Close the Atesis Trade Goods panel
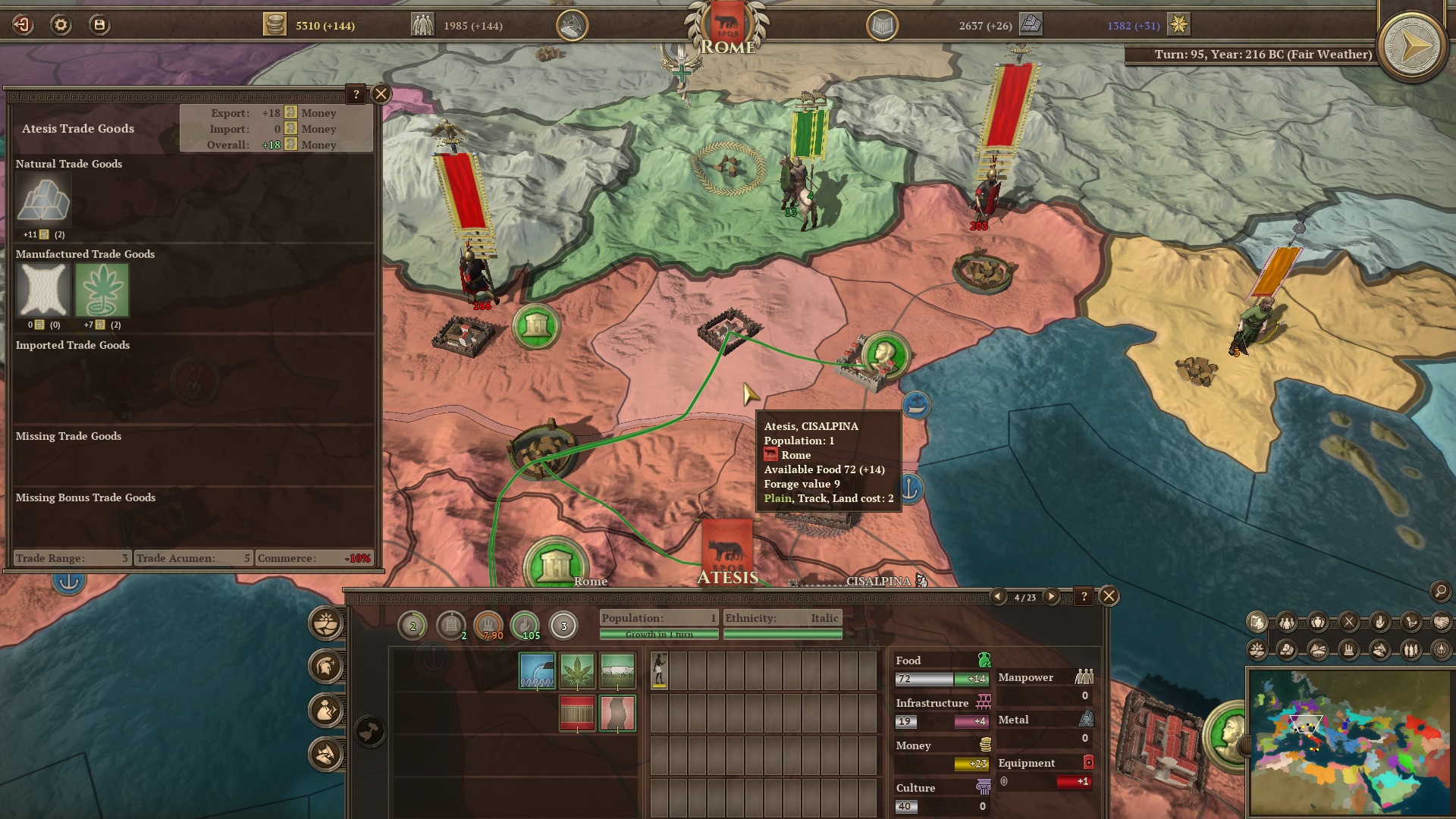This screenshot has height=819, width=1456. (x=381, y=94)
